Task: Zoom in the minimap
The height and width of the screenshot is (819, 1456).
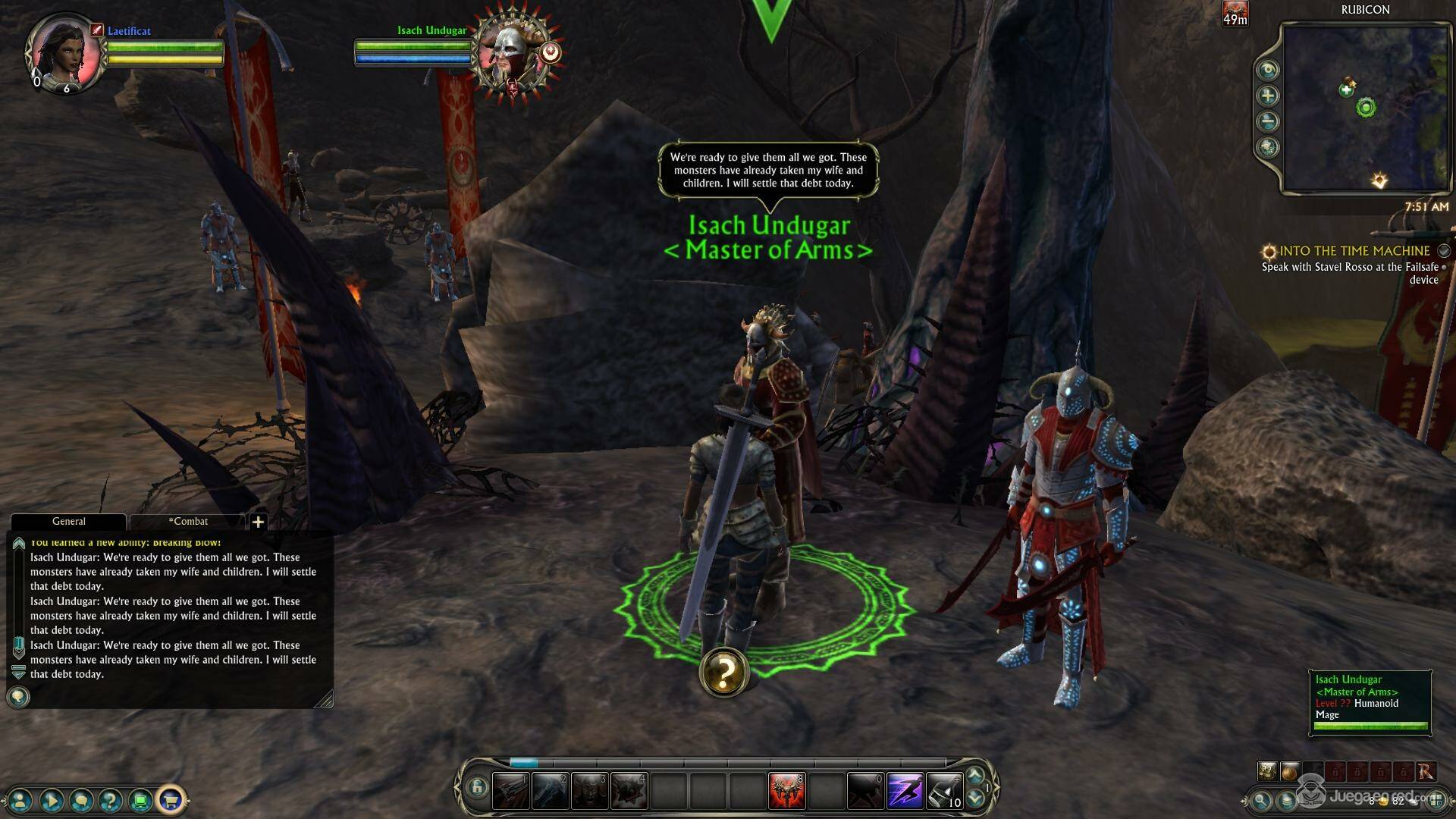Action: (1268, 96)
